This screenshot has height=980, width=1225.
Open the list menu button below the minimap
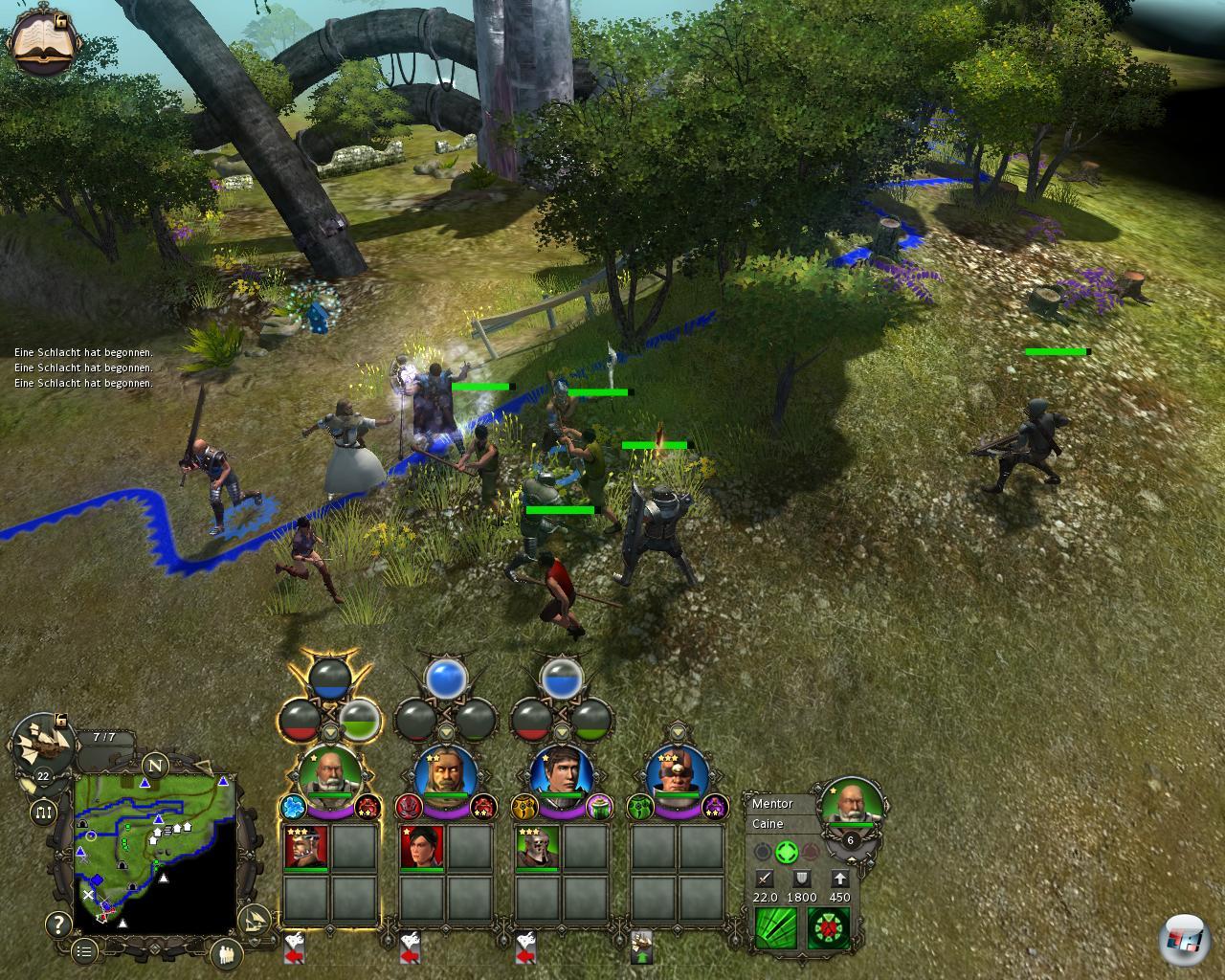coord(84,950)
